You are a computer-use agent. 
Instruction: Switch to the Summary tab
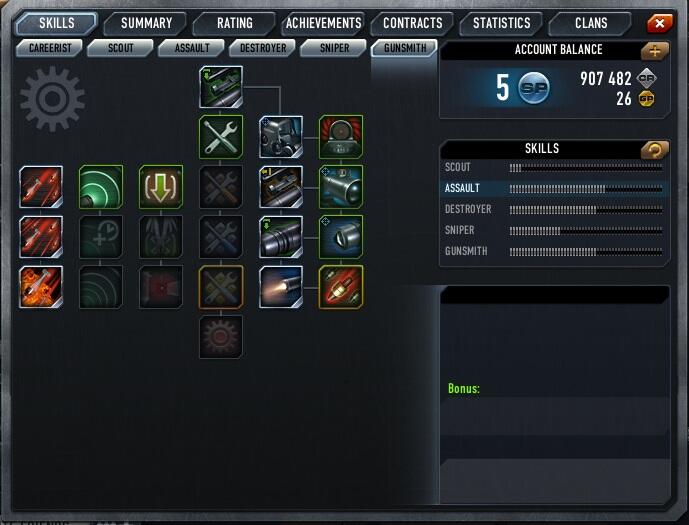(146, 23)
